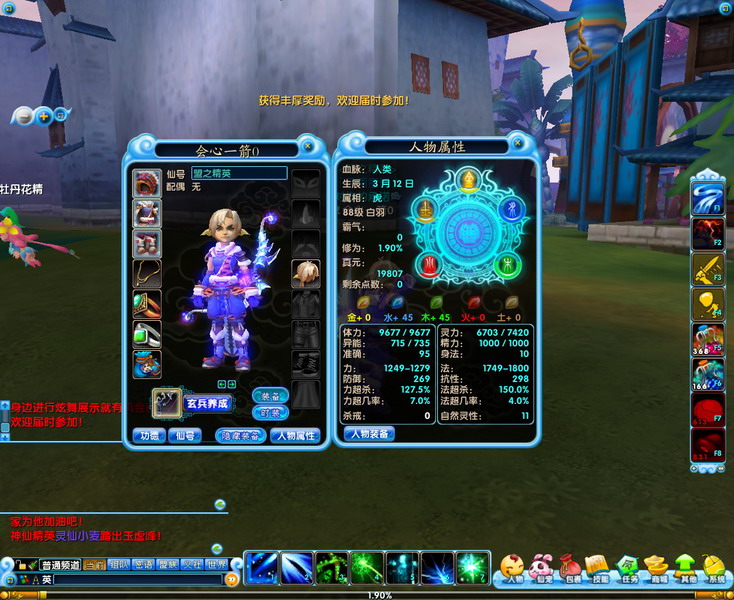This screenshot has height=600, width=734.
Task: Select the equipped necklace slot
Action: (x=147, y=273)
